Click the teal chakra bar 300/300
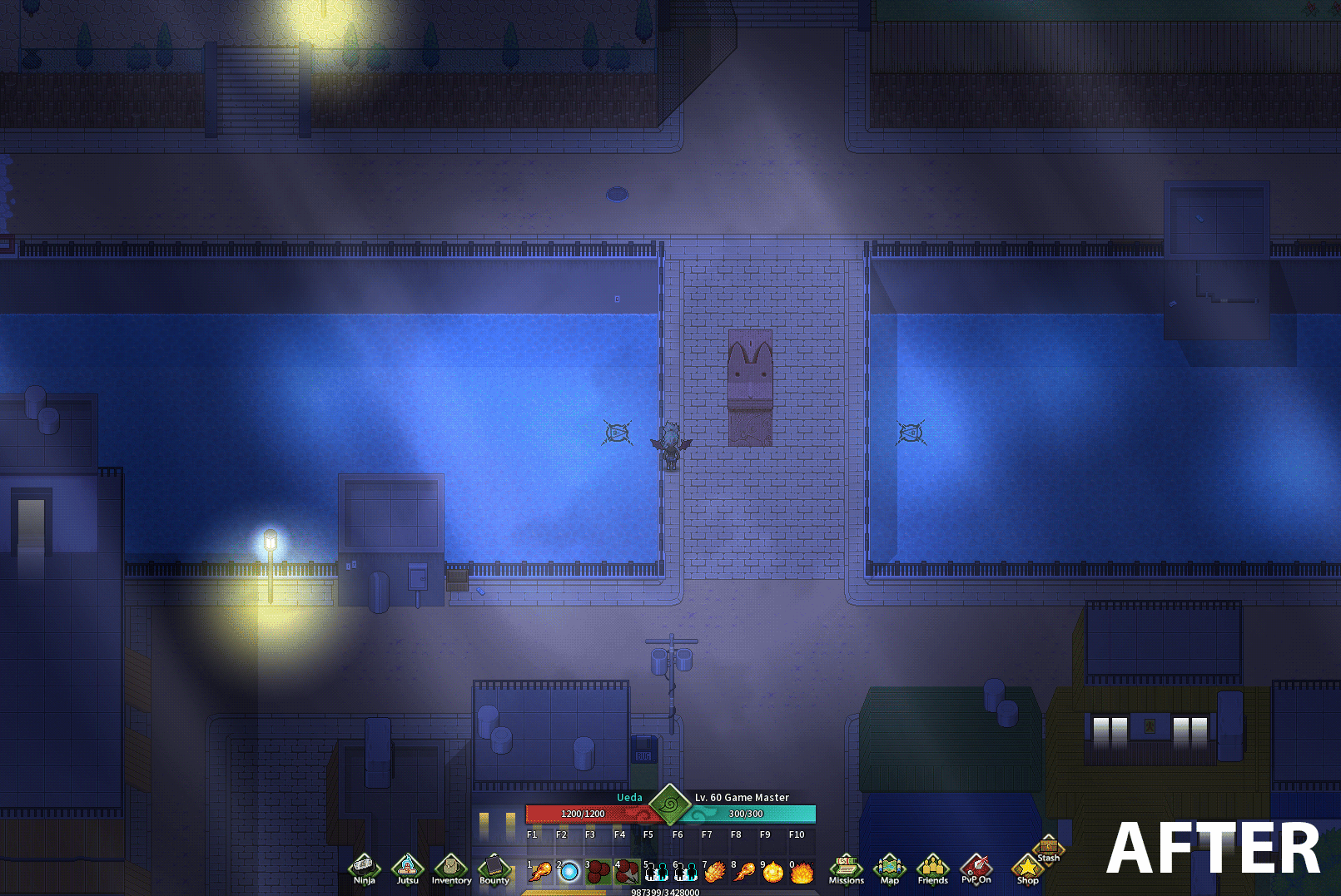1341x896 pixels. coord(745,814)
